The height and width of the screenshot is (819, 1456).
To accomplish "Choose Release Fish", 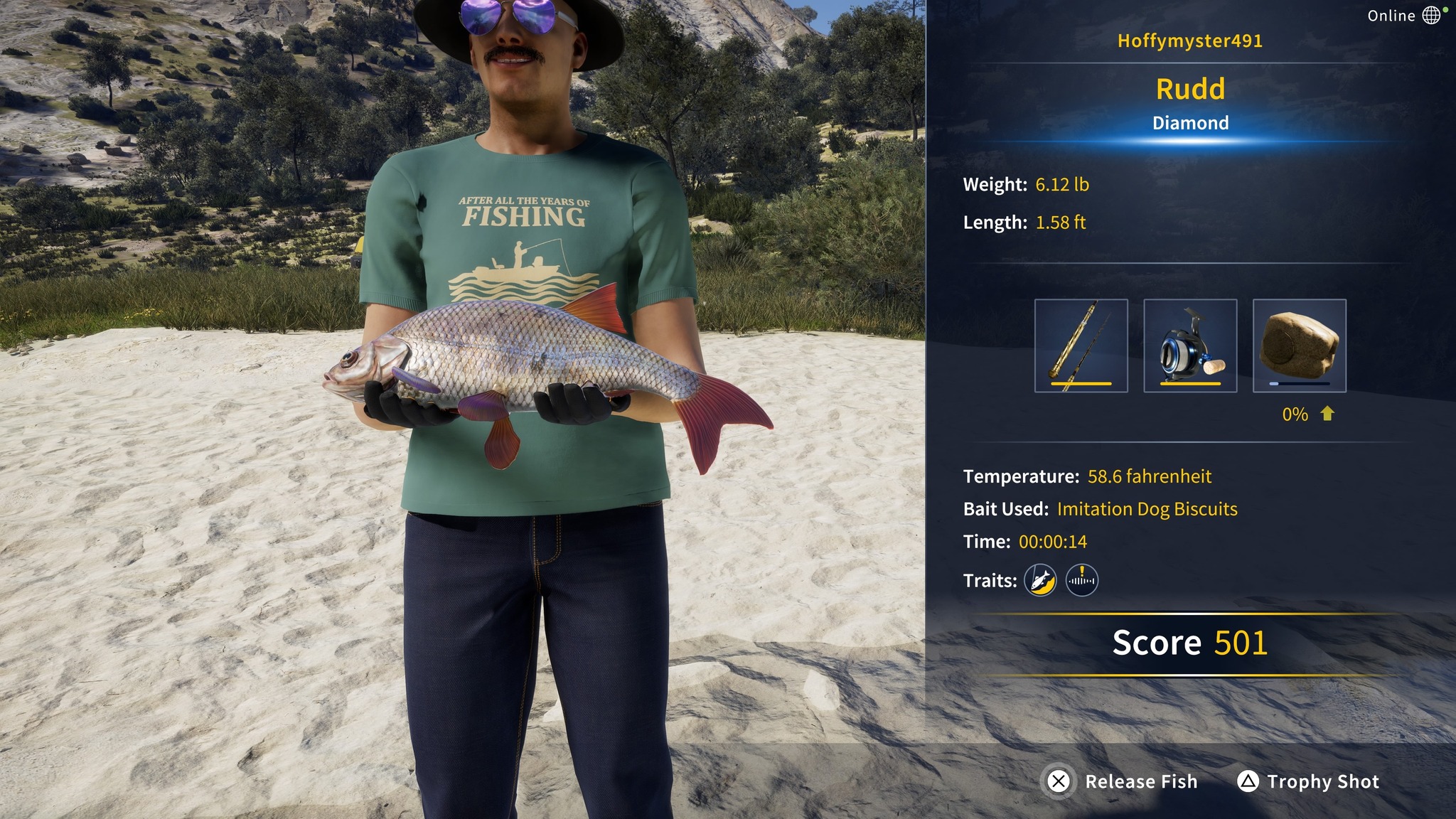I will 1123,781.
